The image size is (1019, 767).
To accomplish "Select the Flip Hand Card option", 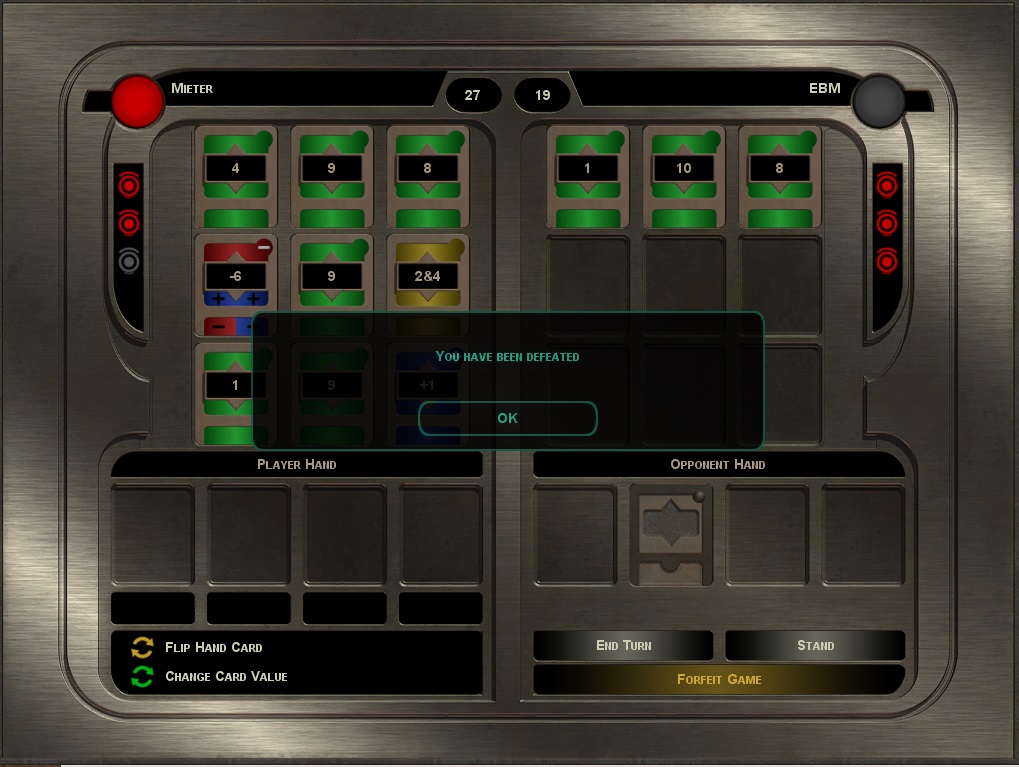I will (213, 647).
